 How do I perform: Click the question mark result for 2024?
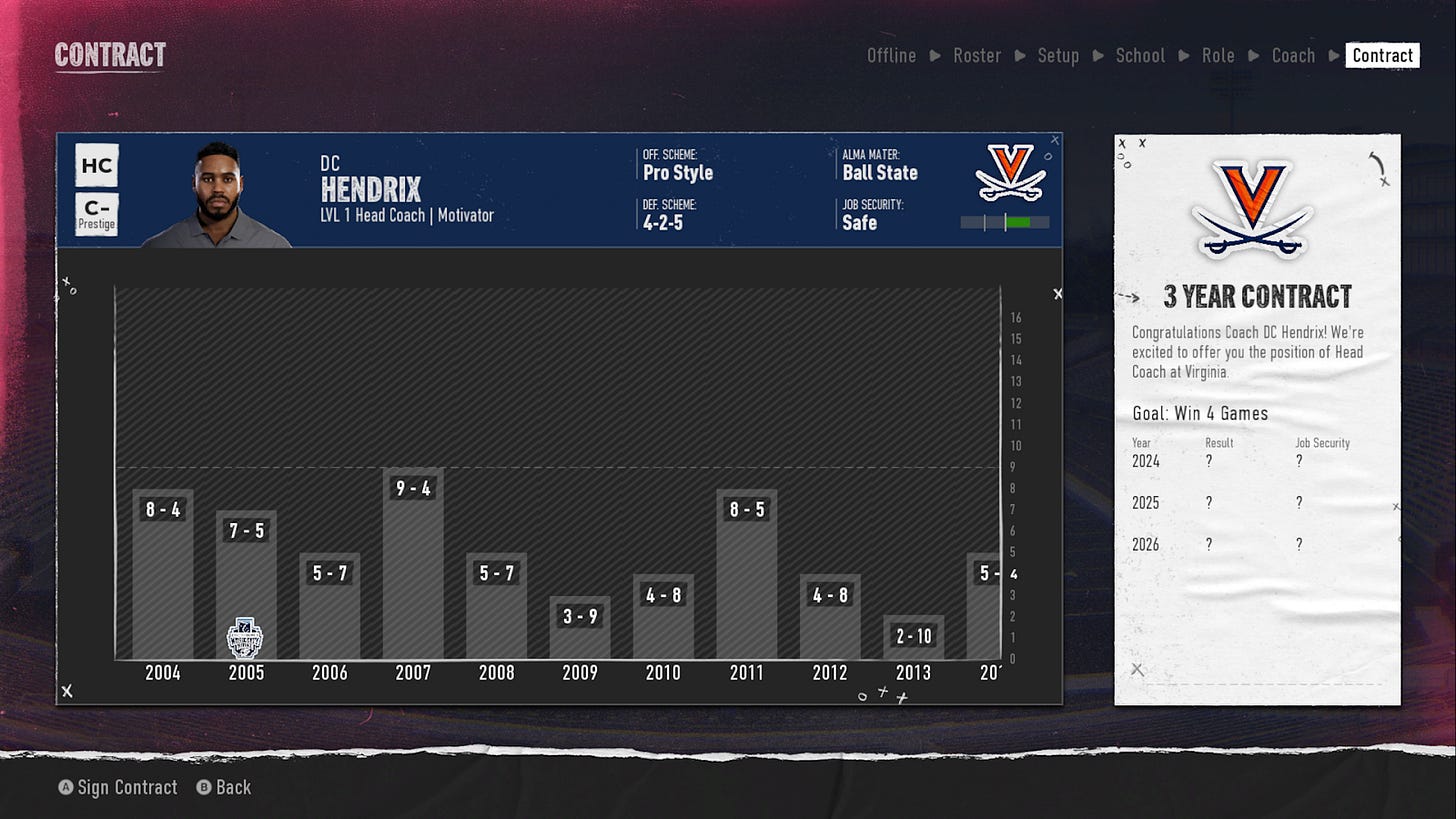click(x=1209, y=462)
